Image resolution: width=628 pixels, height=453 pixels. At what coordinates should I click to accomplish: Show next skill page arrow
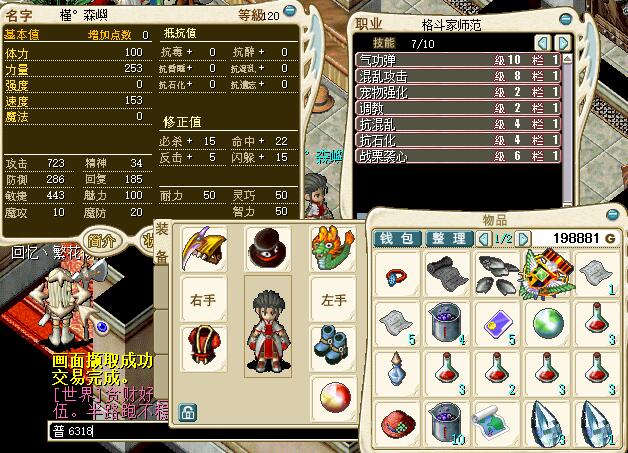click(x=563, y=42)
